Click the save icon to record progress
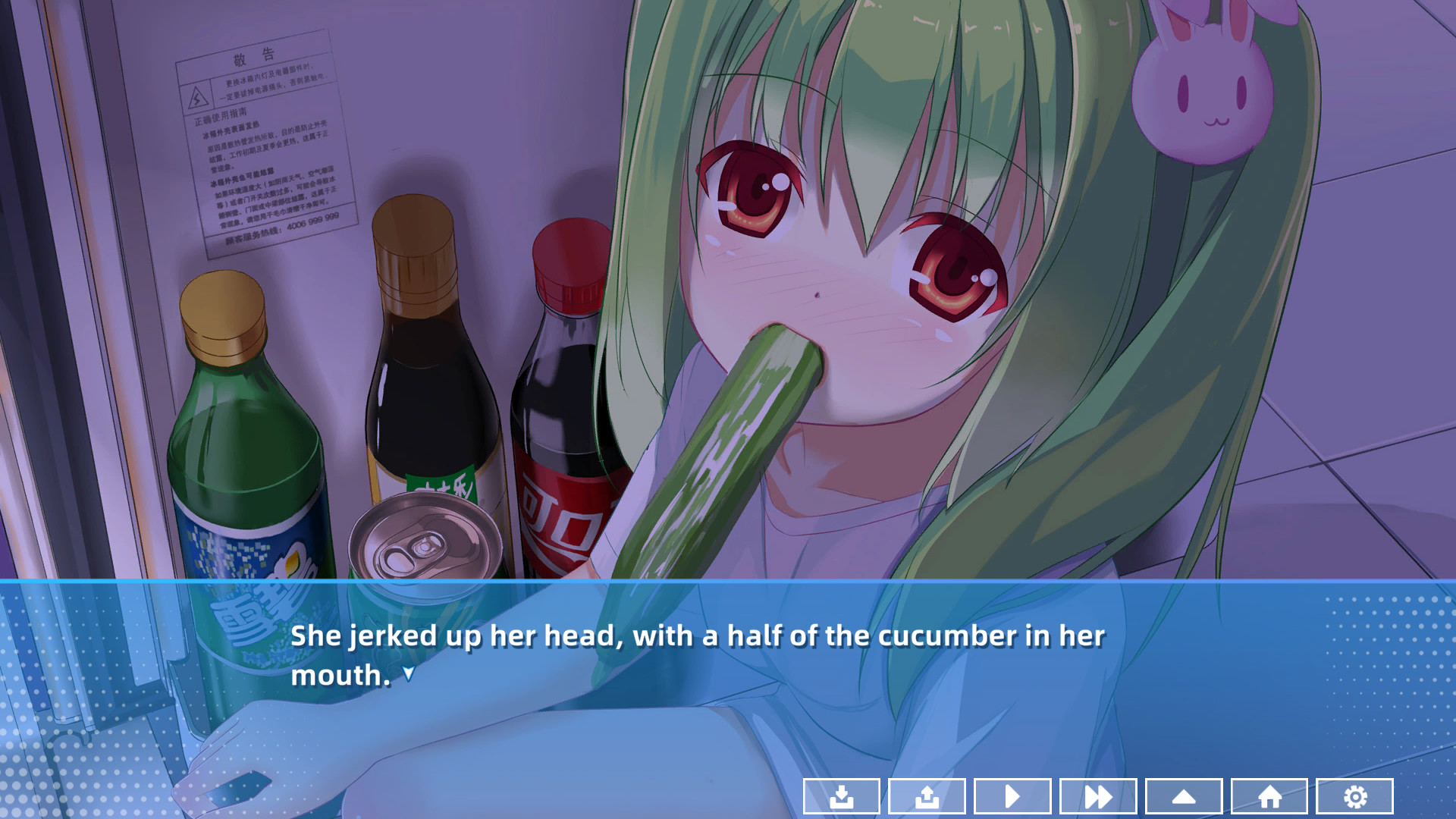The height and width of the screenshot is (819, 1456). [x=840, y=796]
